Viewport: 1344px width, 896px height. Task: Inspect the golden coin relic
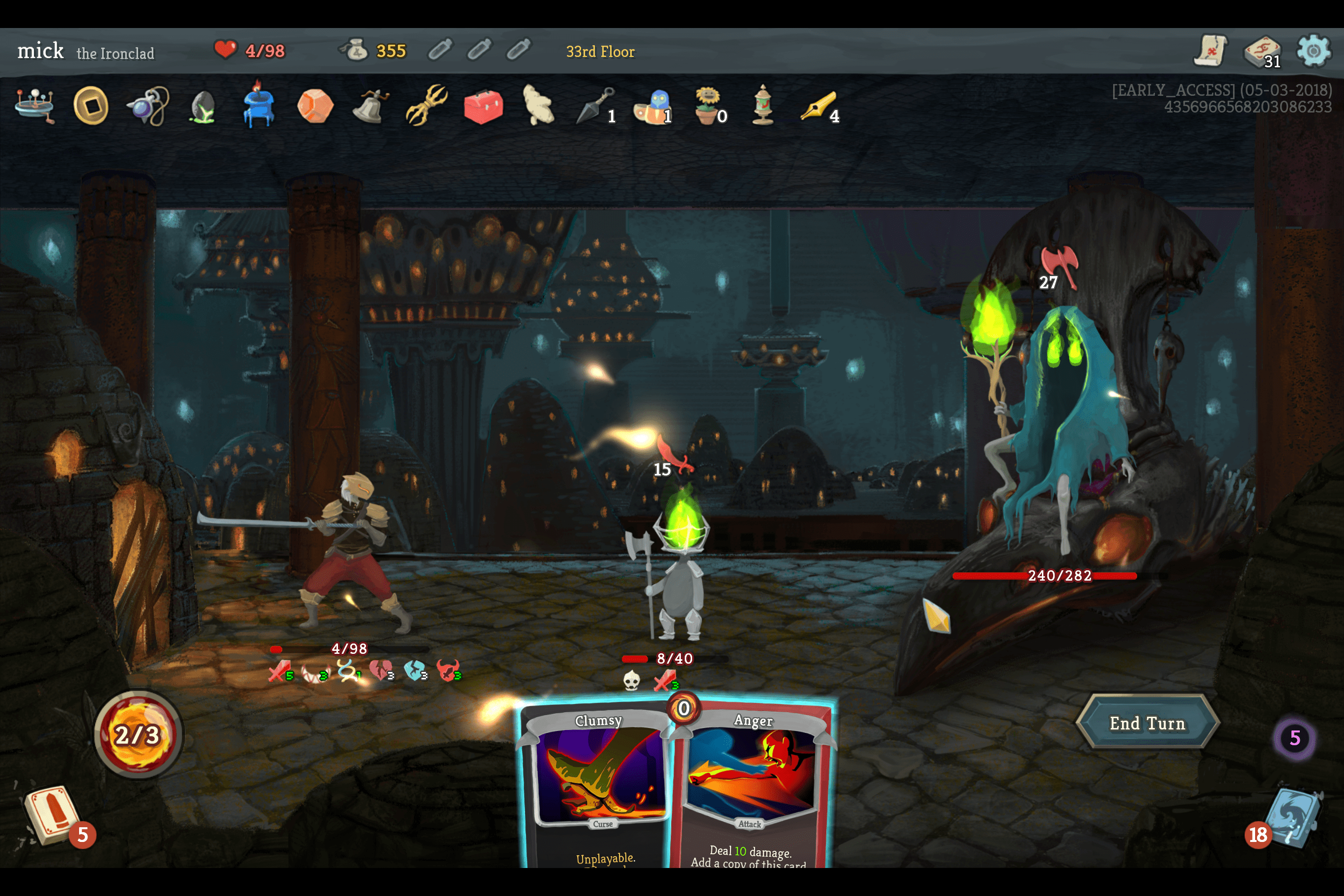coord(91,106)
